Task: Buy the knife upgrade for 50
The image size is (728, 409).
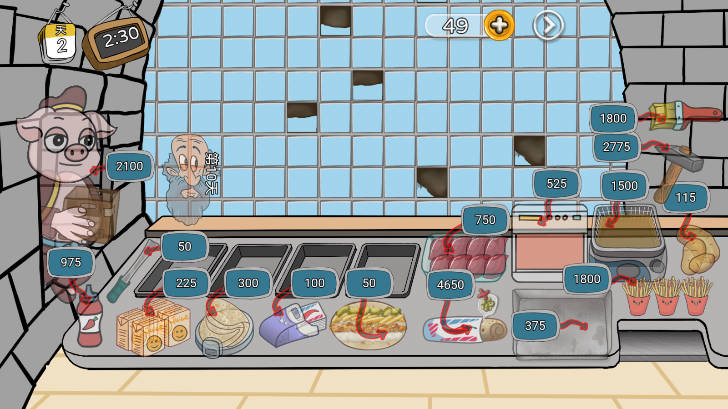Action: pos(184,247)
